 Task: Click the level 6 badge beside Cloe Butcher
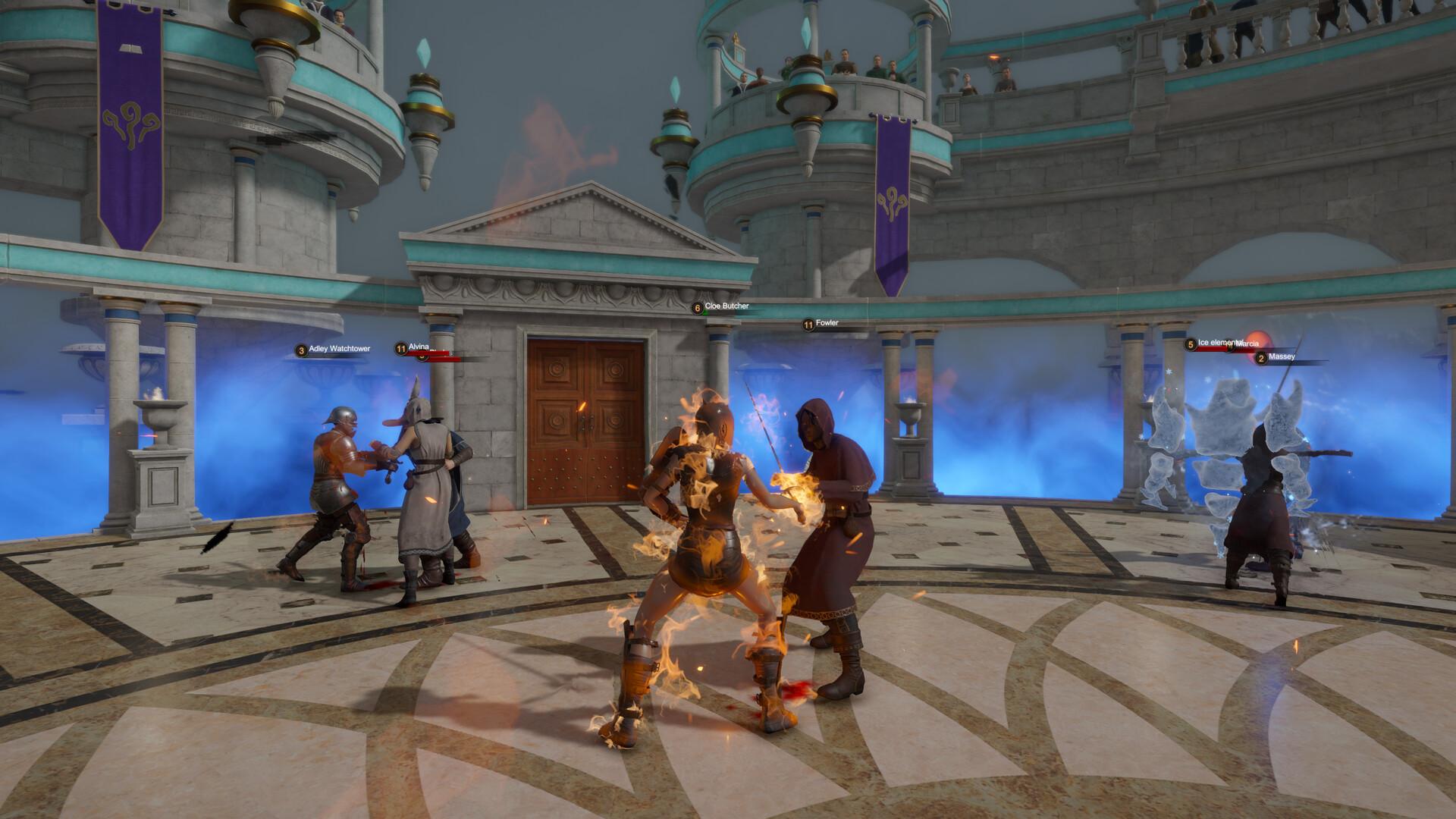[698, 308]
